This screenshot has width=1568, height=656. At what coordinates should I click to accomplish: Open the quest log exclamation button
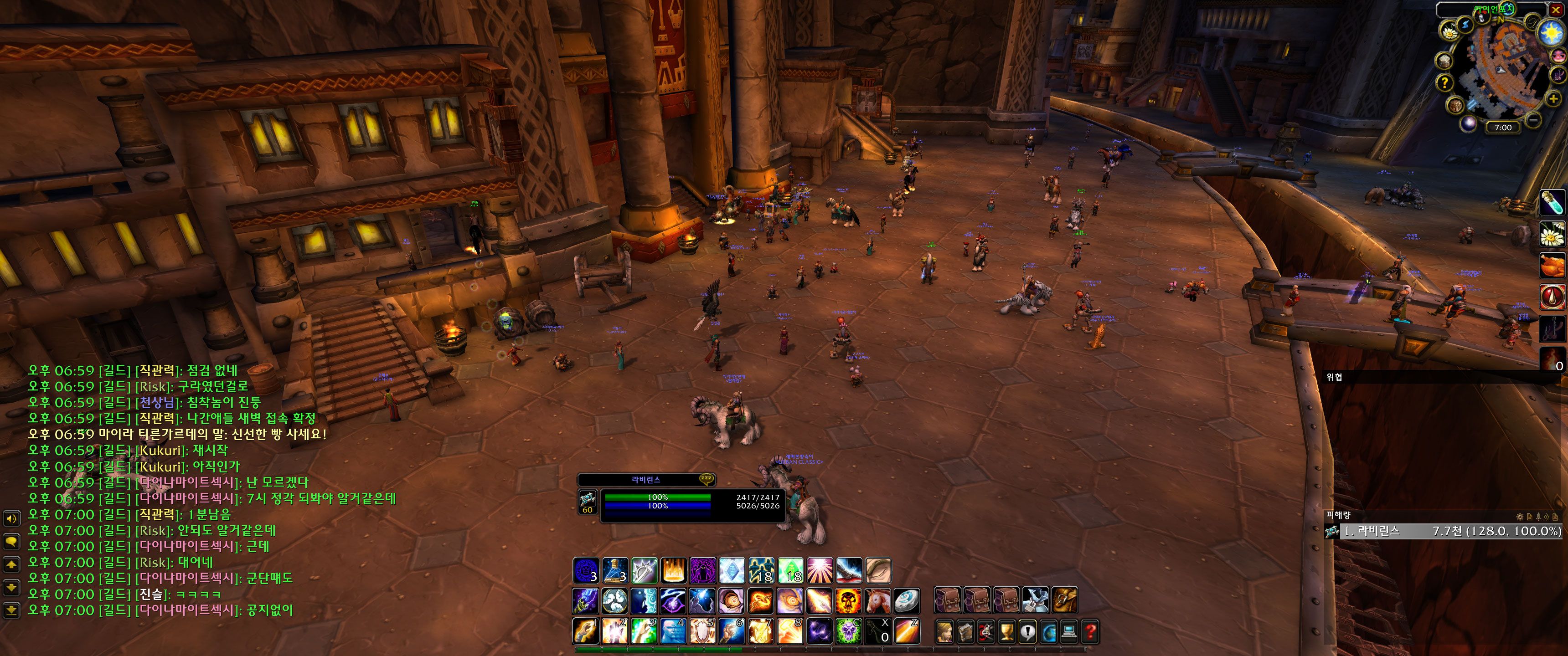tap(1027, 632)
